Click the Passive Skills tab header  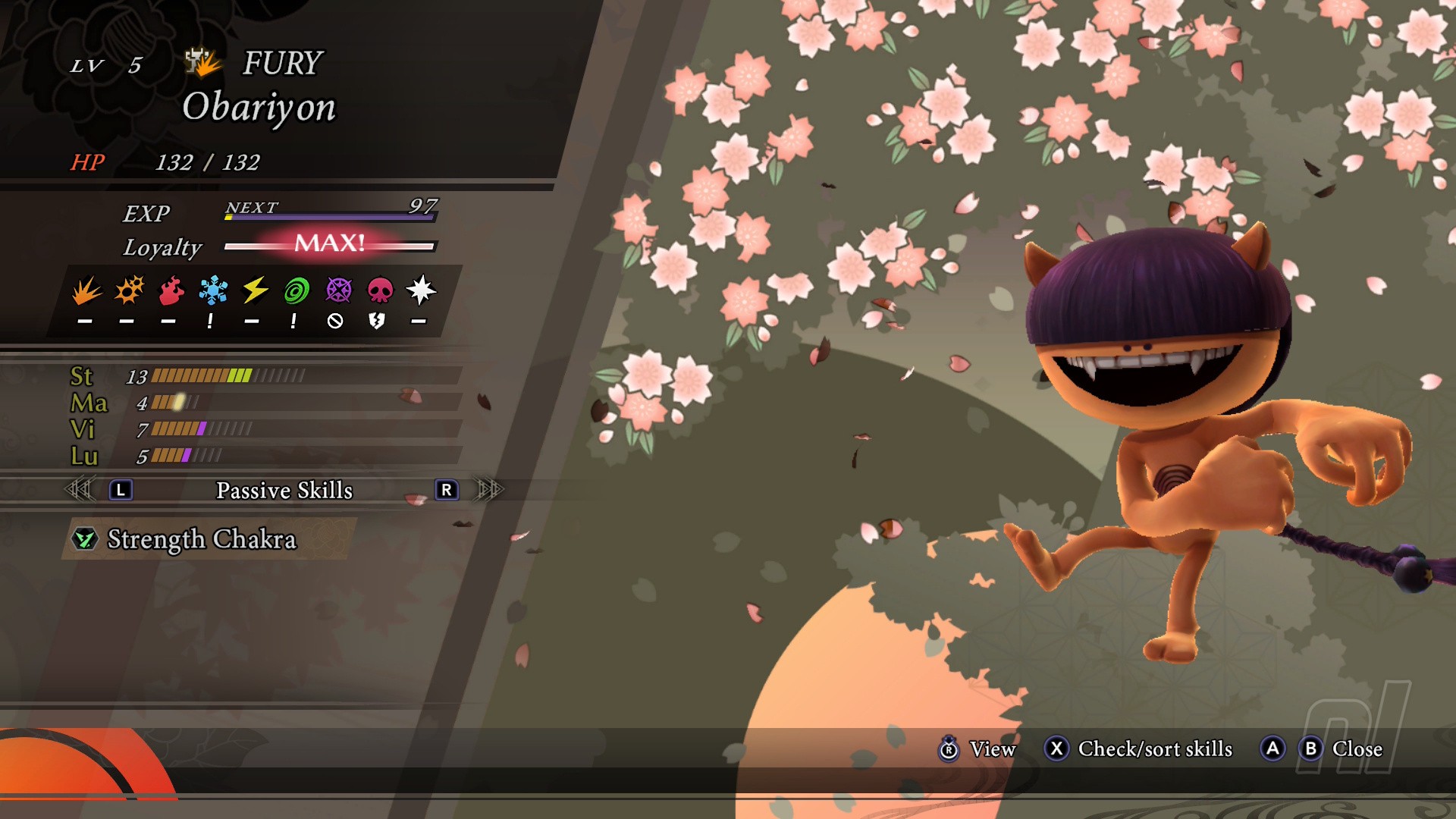[x=284, y=491]
